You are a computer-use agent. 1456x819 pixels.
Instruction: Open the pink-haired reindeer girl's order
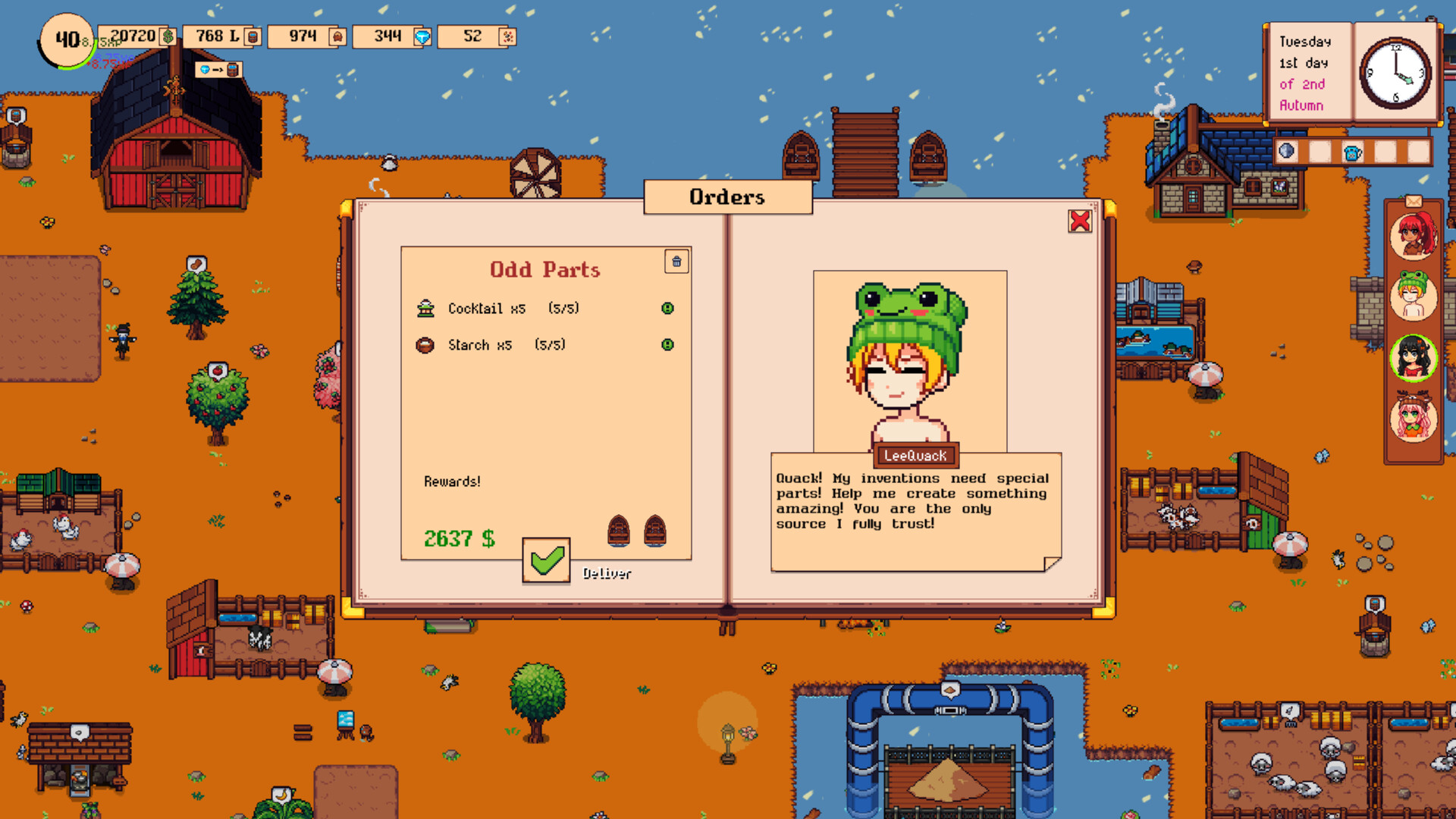[1413, 418]
